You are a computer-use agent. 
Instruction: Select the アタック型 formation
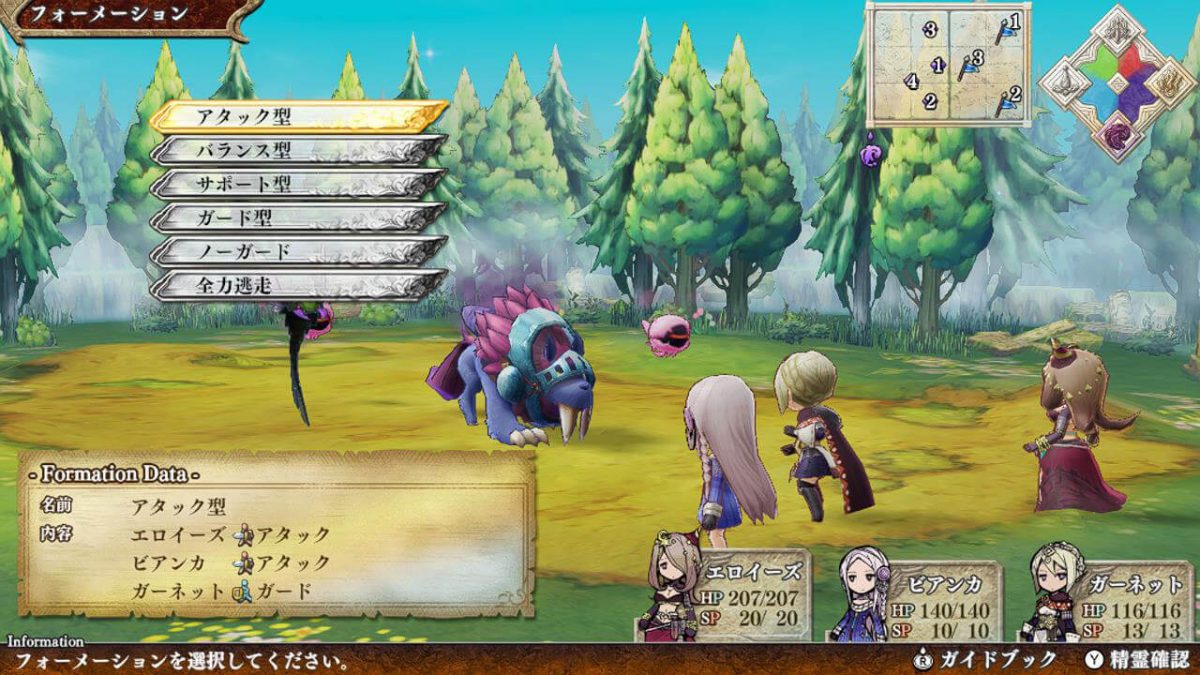[298, 116]
